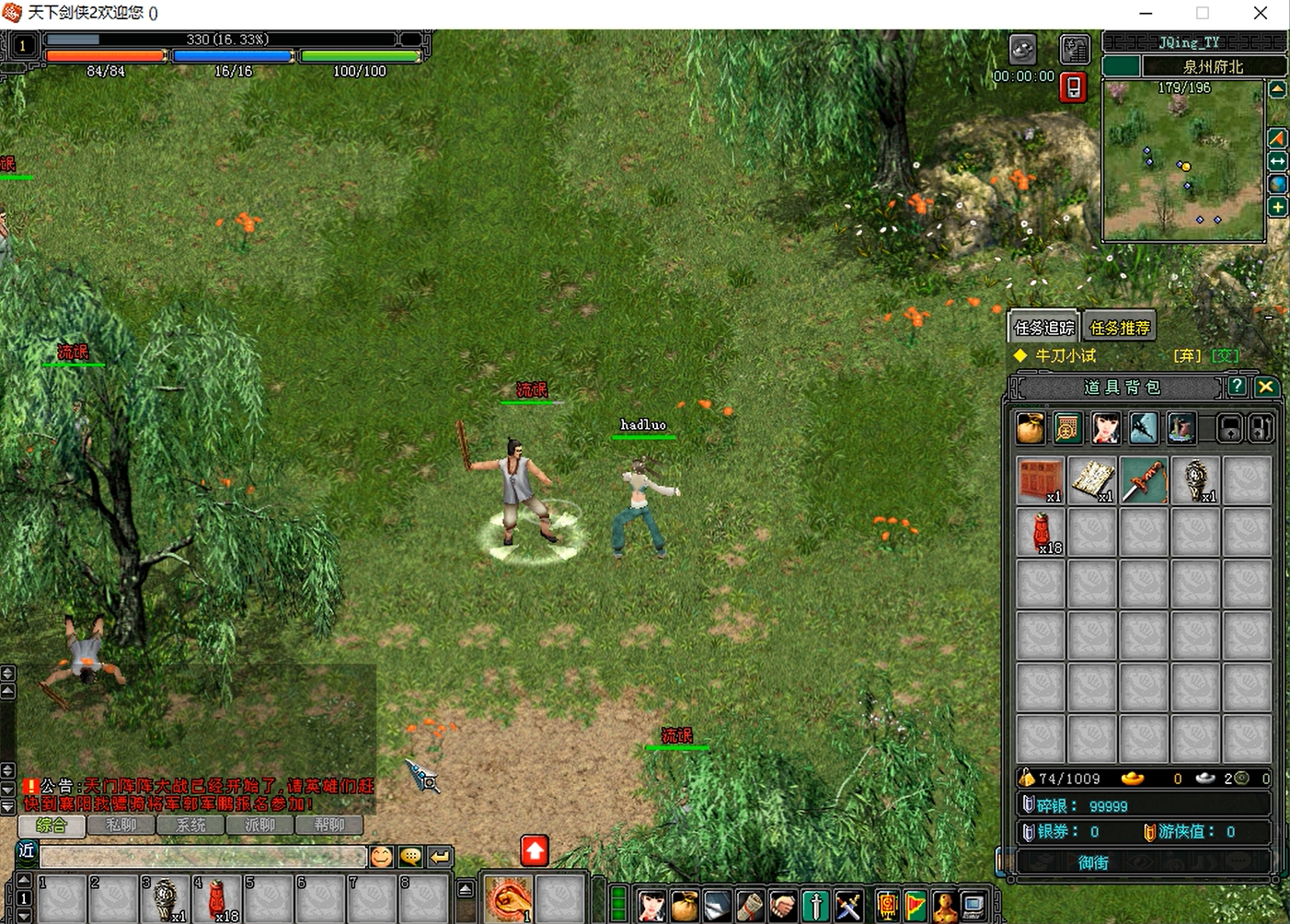Close the game window
1290x924 pixels.
point(1261,13)
